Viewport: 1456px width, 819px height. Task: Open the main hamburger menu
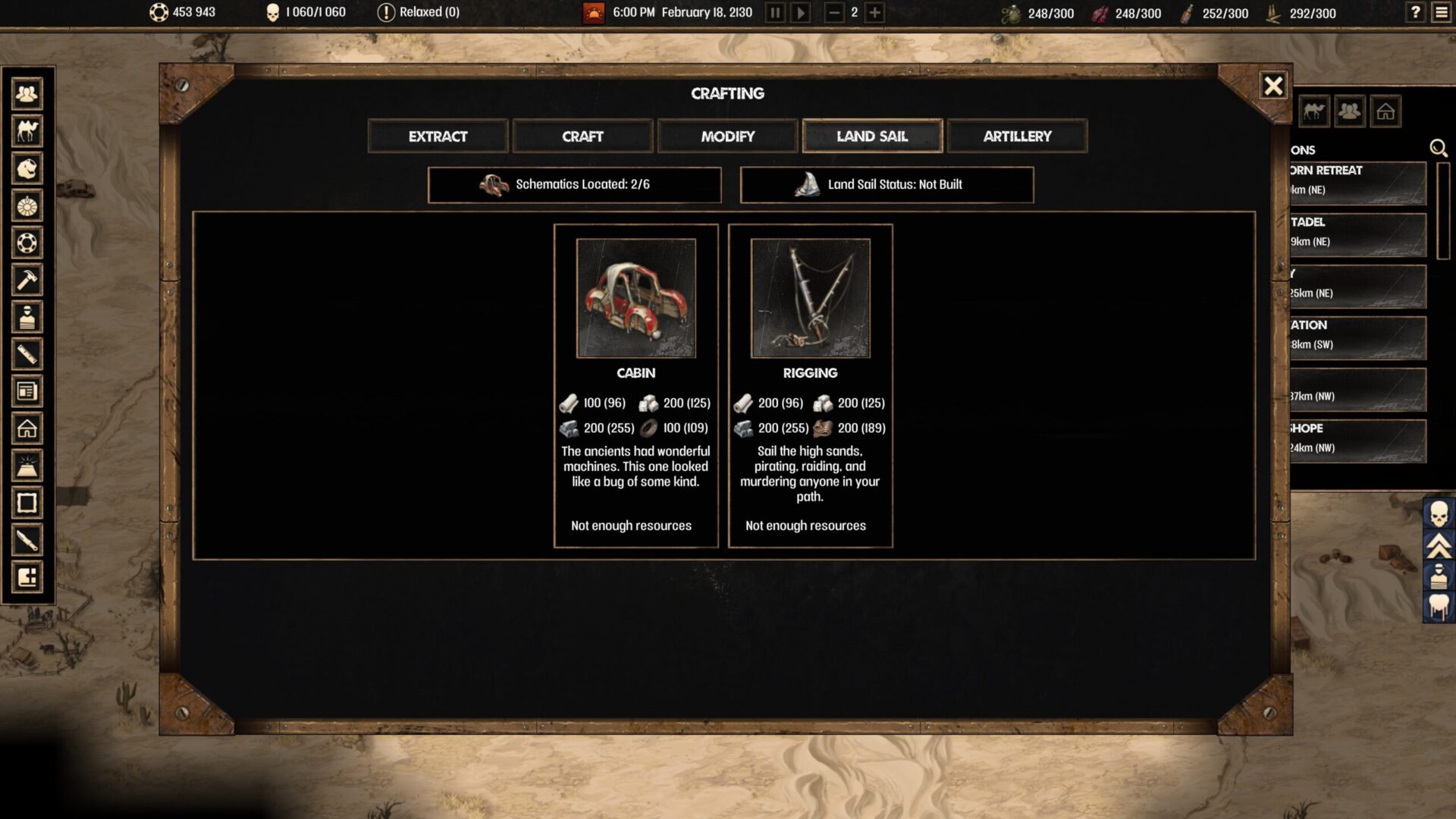[x=1442, y=12]
